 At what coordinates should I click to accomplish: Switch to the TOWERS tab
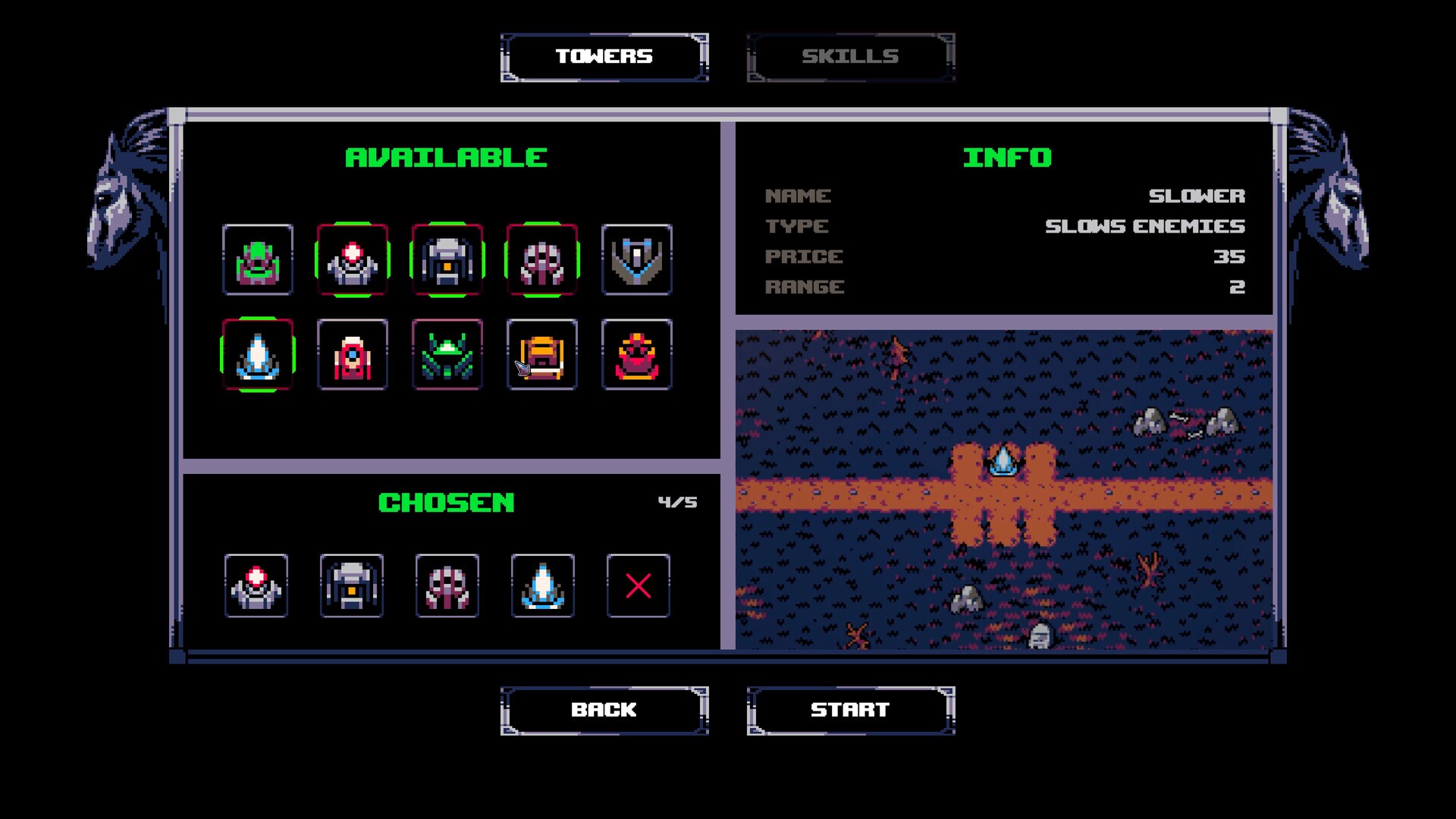604,55
